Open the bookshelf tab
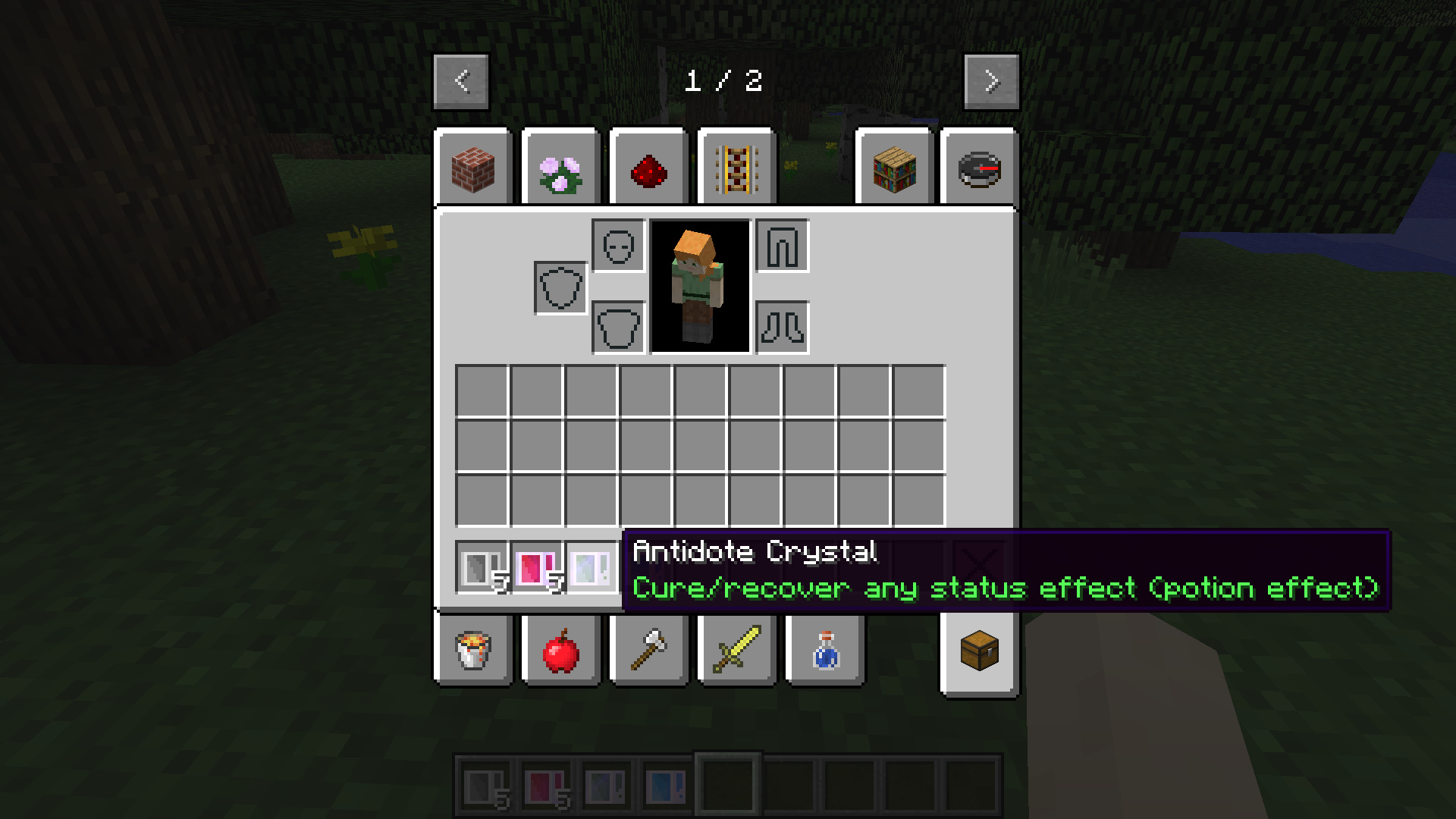This screenshot has height=819, width=1456. (895, 170)
